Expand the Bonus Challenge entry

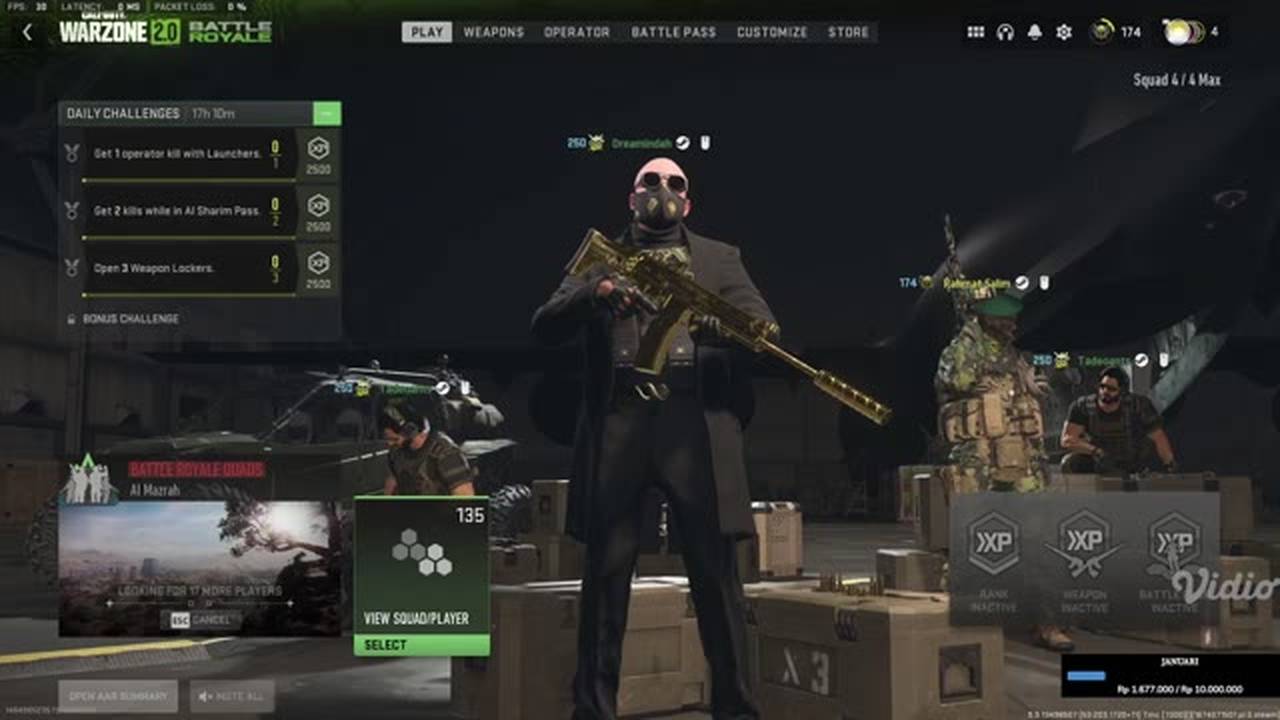(x=130, y=320)
